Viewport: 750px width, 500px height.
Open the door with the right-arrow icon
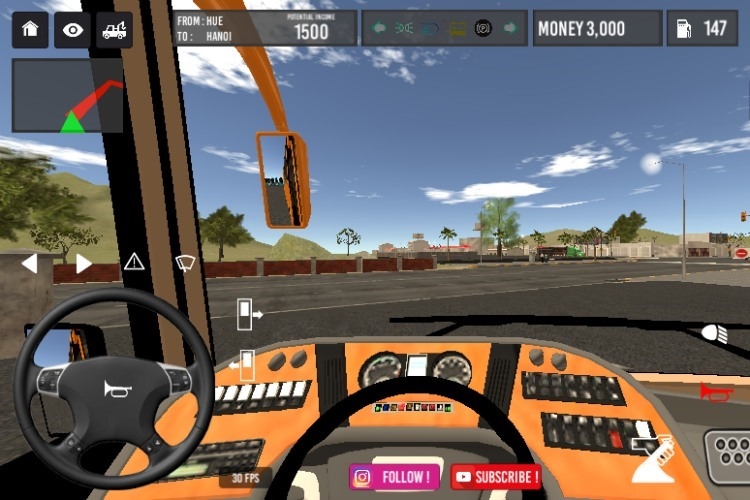point(247,314)
